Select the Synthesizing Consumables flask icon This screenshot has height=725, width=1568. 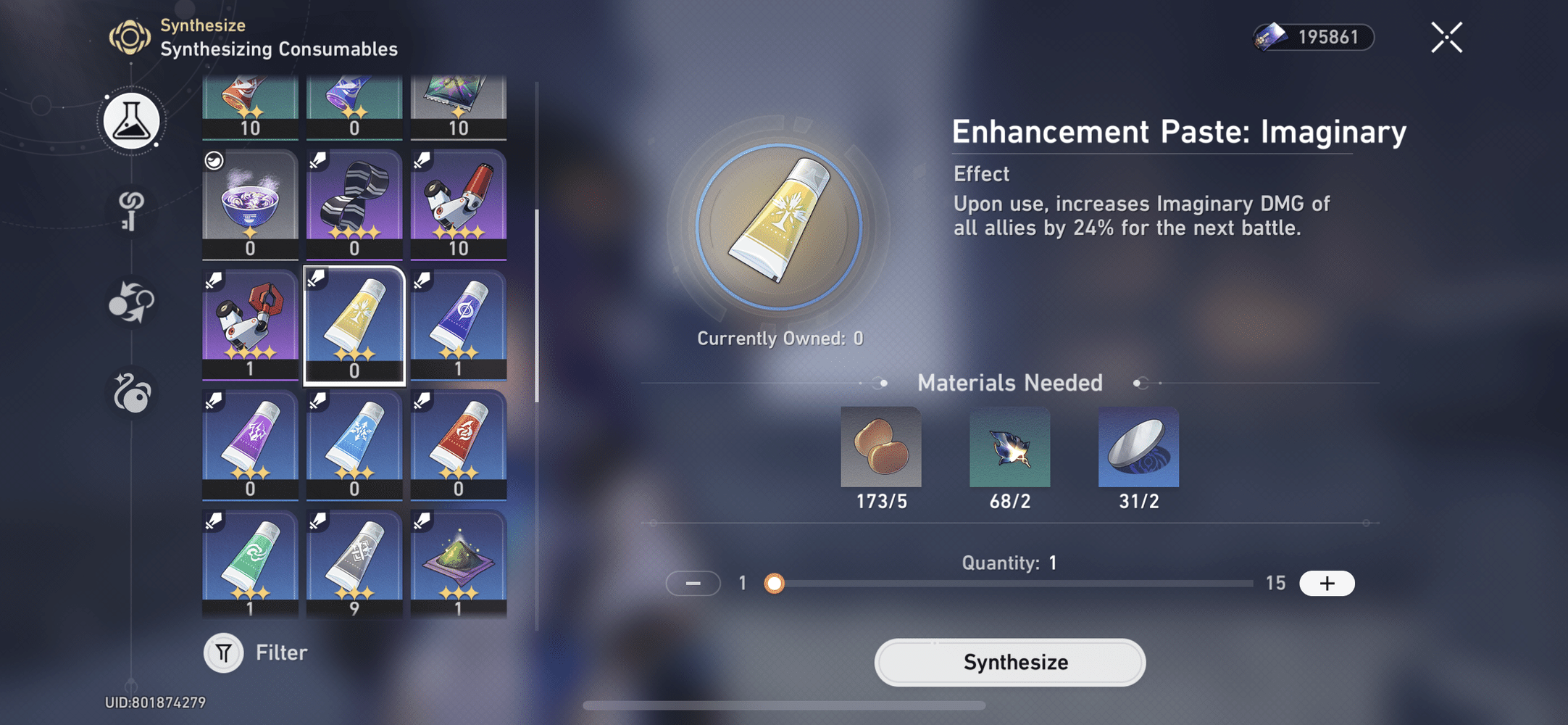131,121
